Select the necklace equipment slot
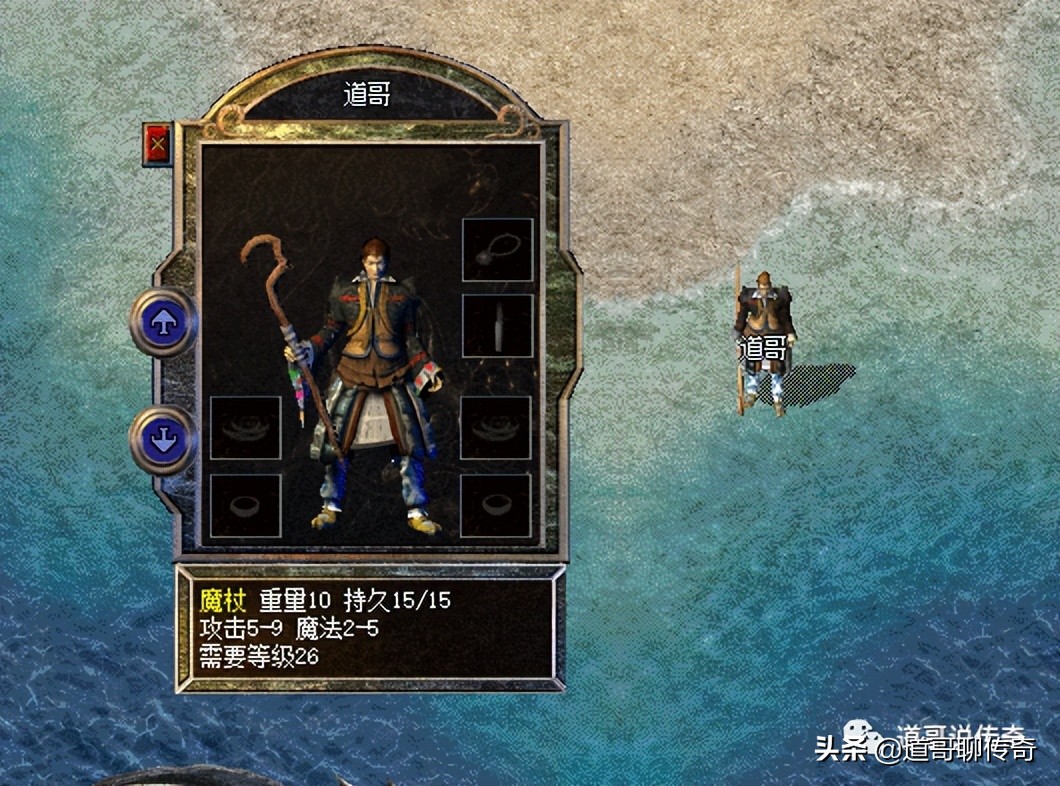Image resolution: width=1060 pixels, height=786 pixels. coord(497,250)
